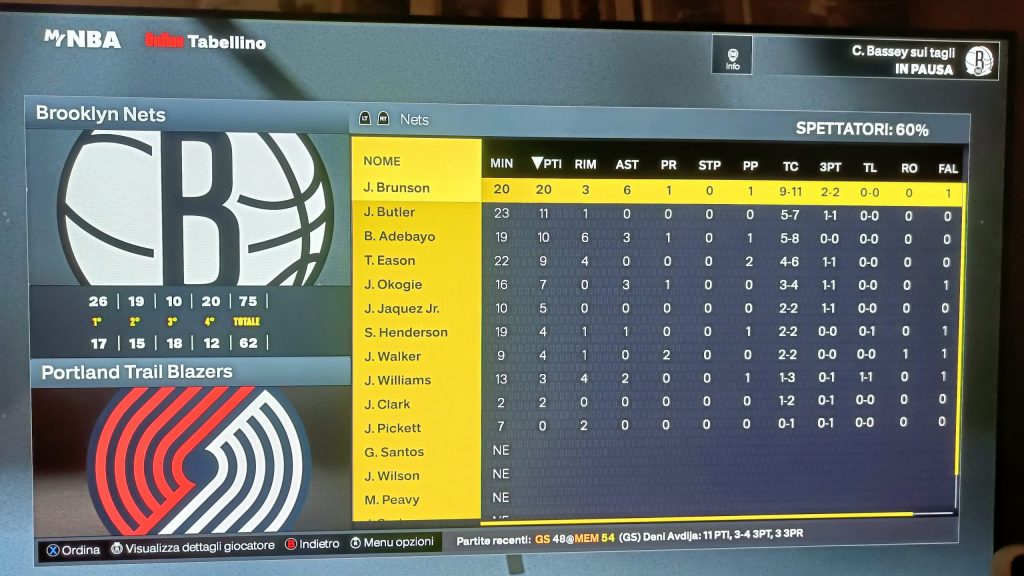Click the PTI column header
This screenshot has height=576, width=1024.
(x=547, y=164)
